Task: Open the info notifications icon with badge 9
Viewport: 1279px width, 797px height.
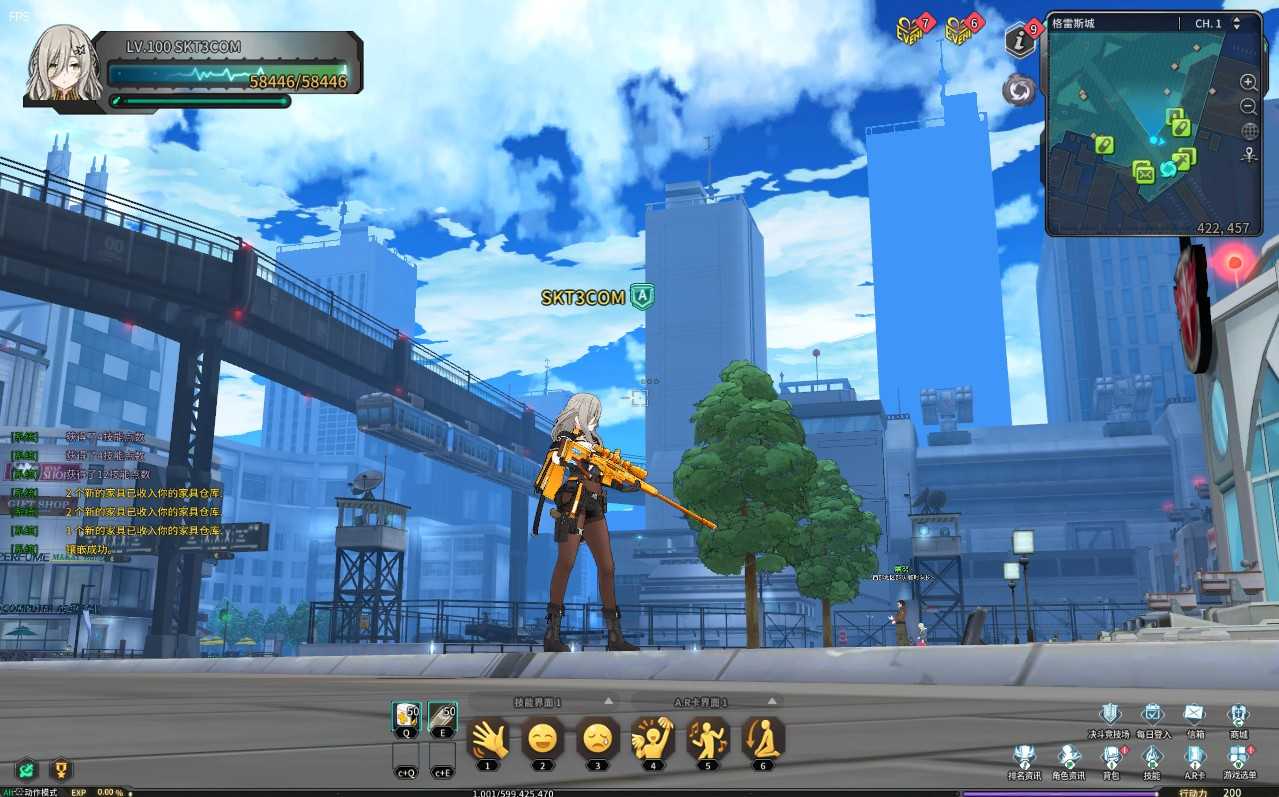Action: (1020, 40)
